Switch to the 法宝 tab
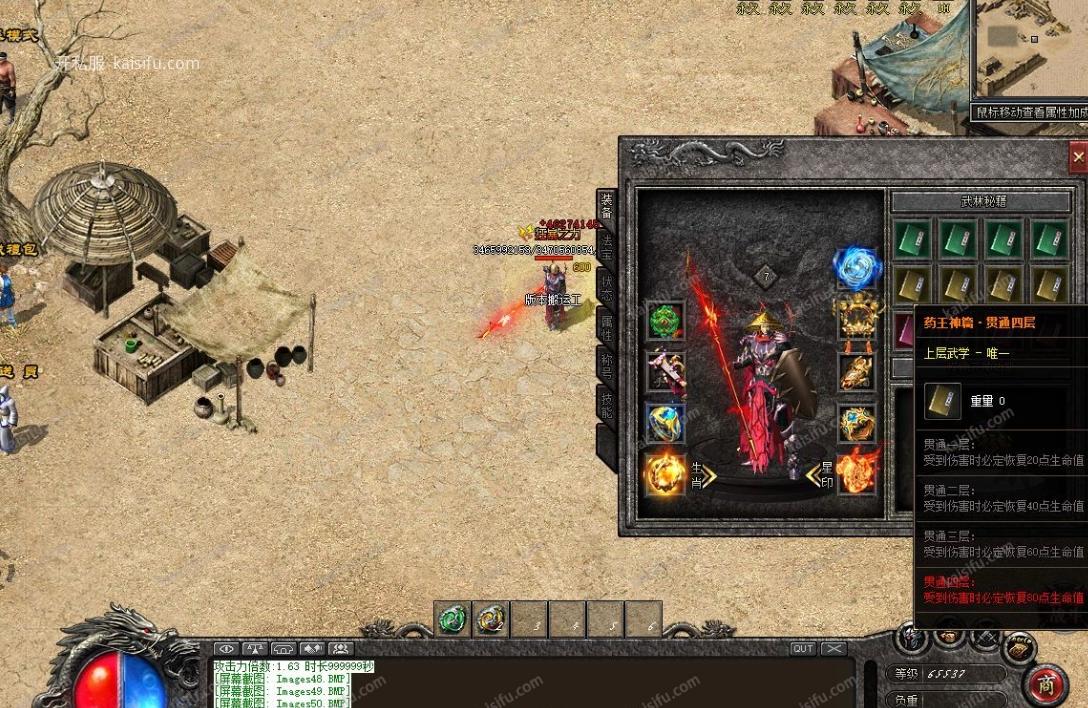 tap(607, 247)
